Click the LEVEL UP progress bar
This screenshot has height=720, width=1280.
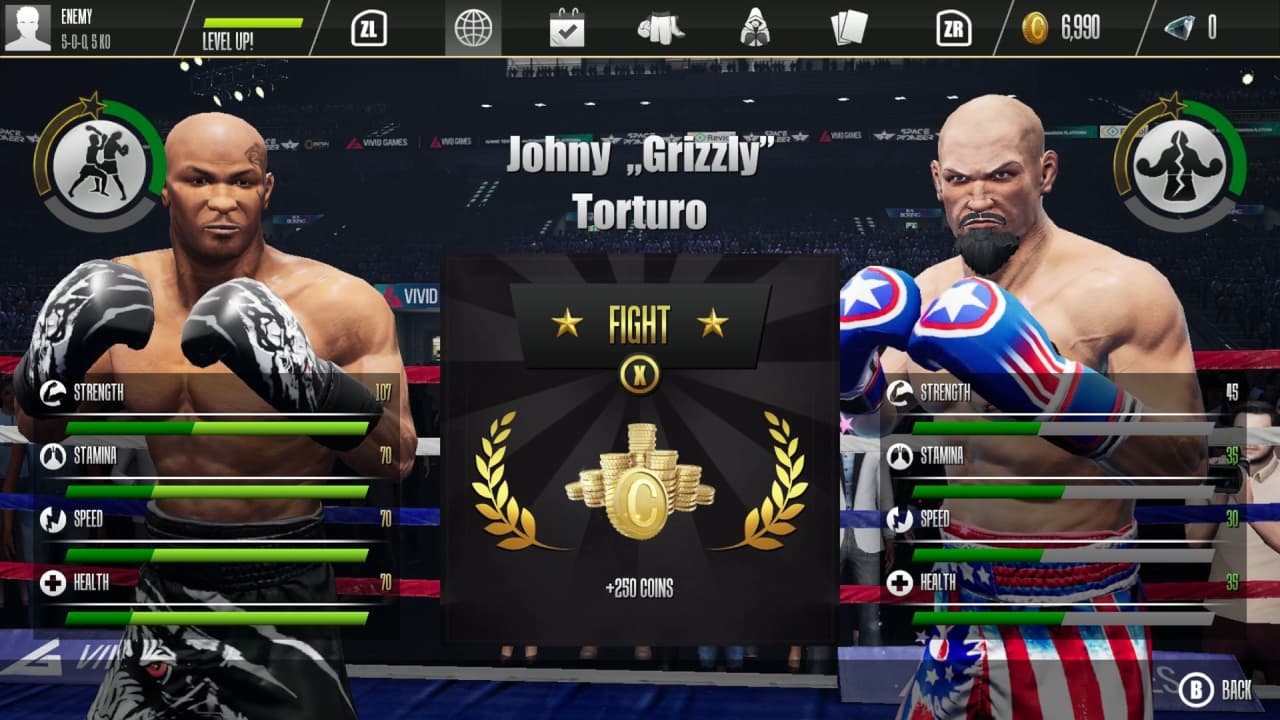coord(253,22)
